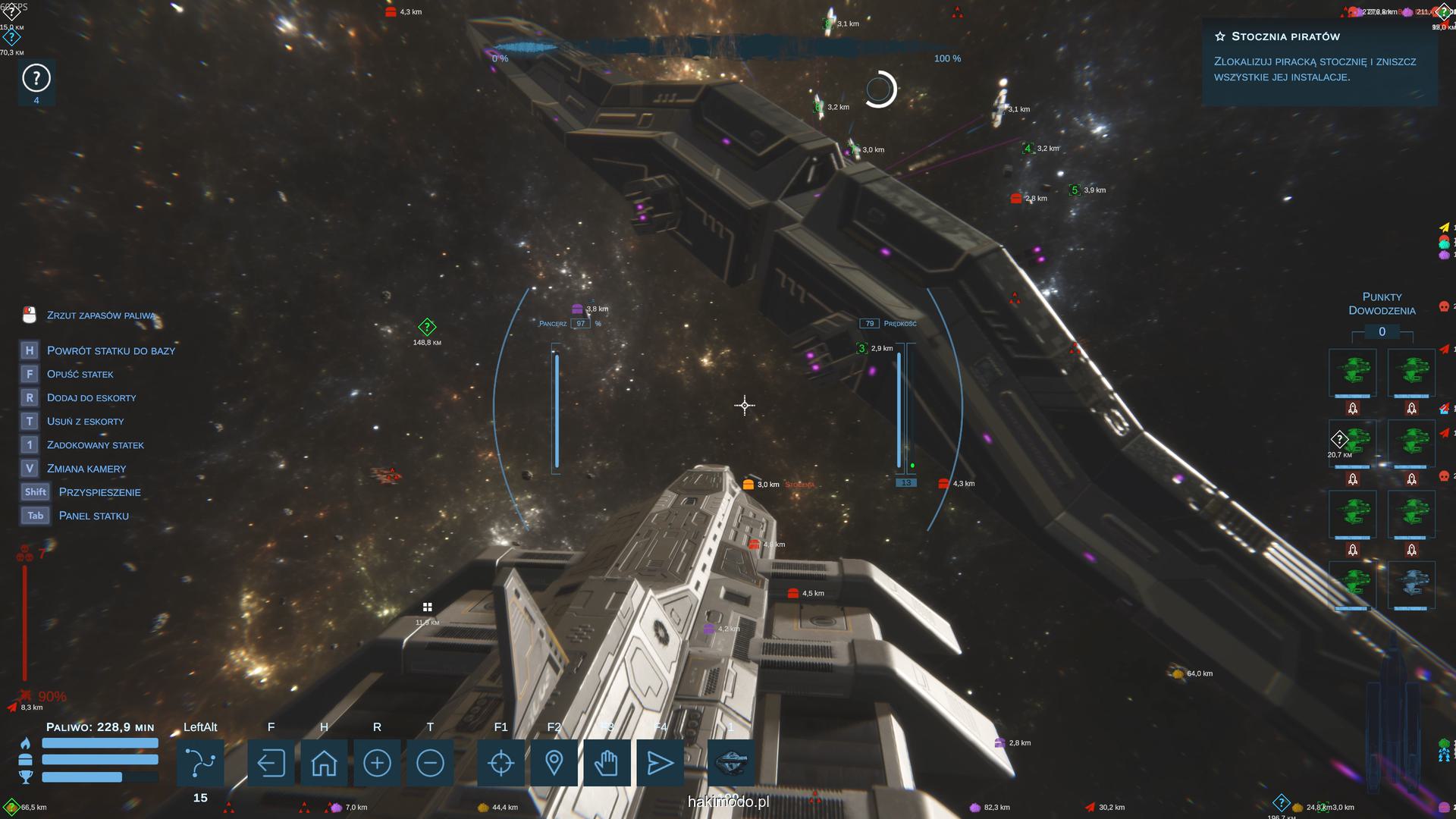
Task: Click the Powrót statku do bazy command
Action: [x=111, y=350]
